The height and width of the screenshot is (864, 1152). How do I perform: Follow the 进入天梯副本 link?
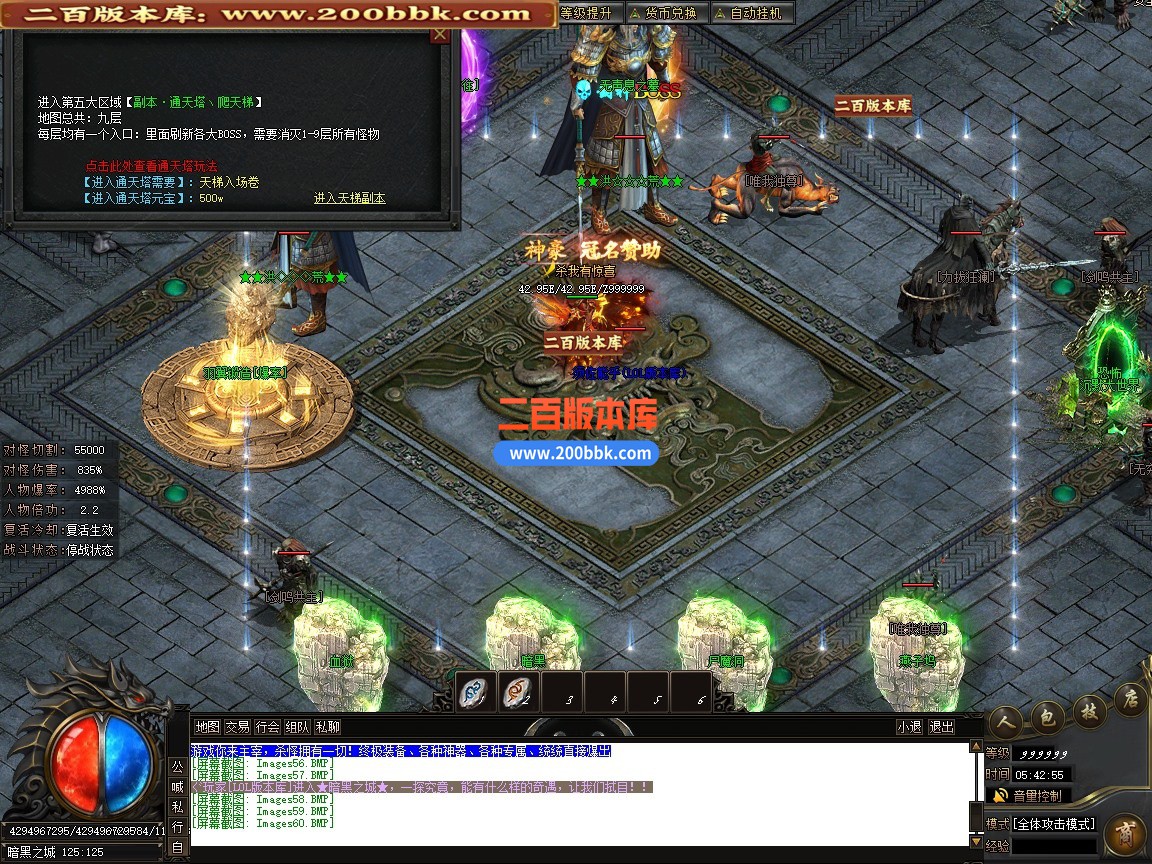[x=349, y=198]
